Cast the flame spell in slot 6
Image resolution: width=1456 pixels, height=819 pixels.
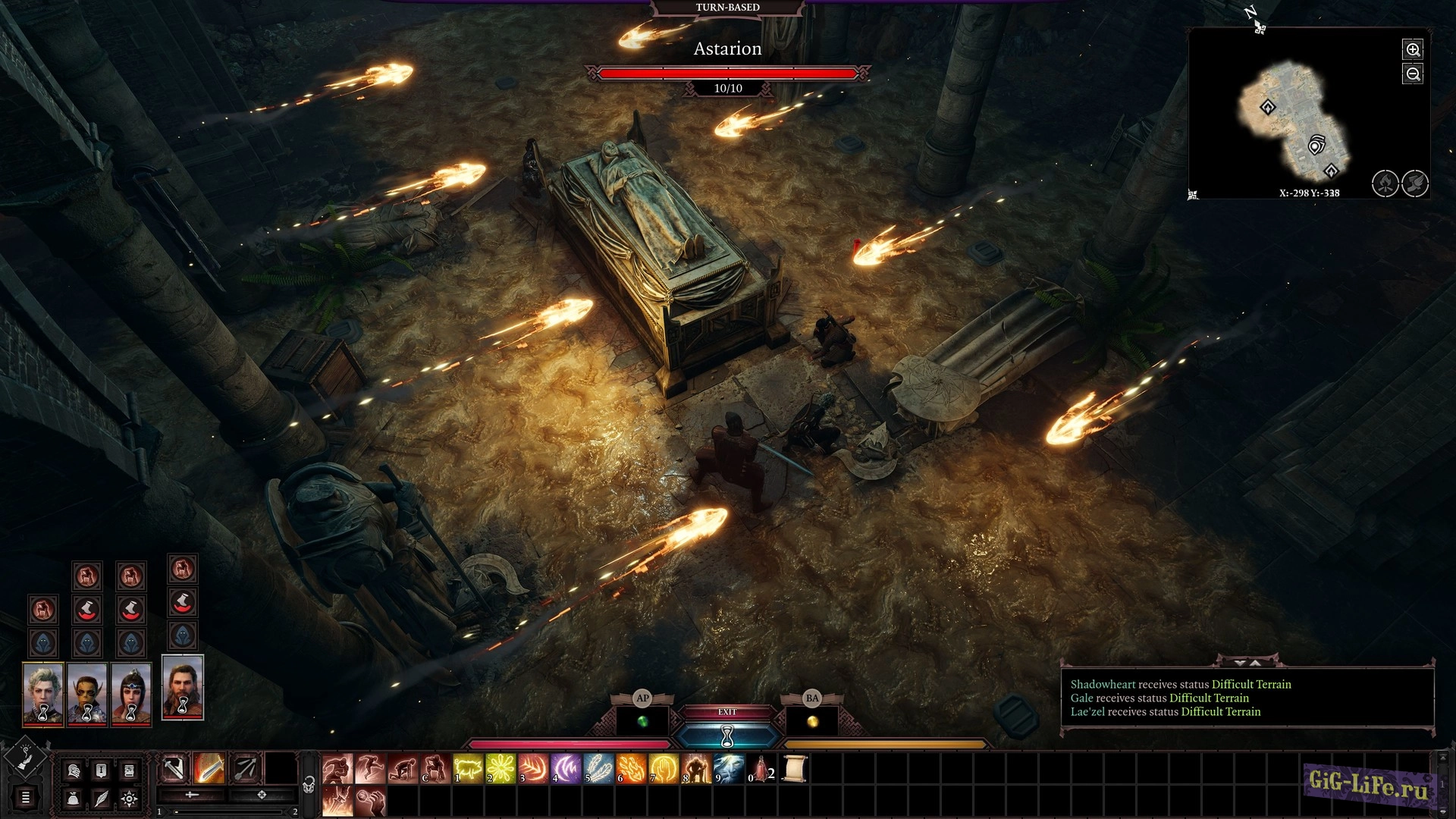tap(632, 769)
